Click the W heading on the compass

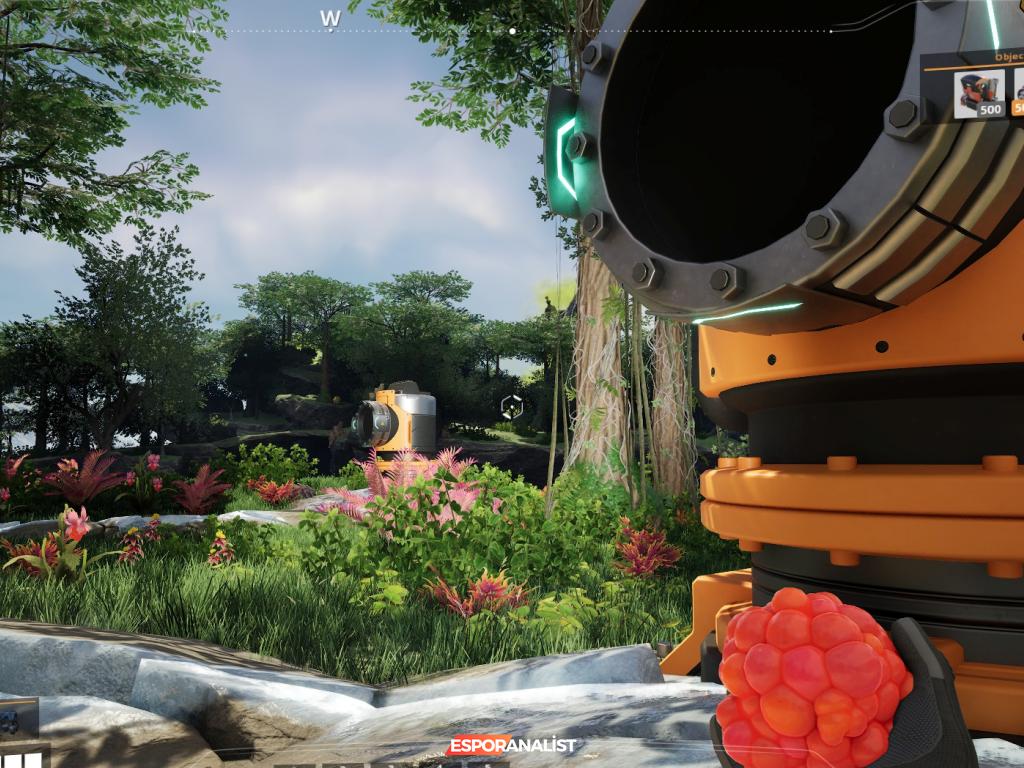click(x=331, y=18)
